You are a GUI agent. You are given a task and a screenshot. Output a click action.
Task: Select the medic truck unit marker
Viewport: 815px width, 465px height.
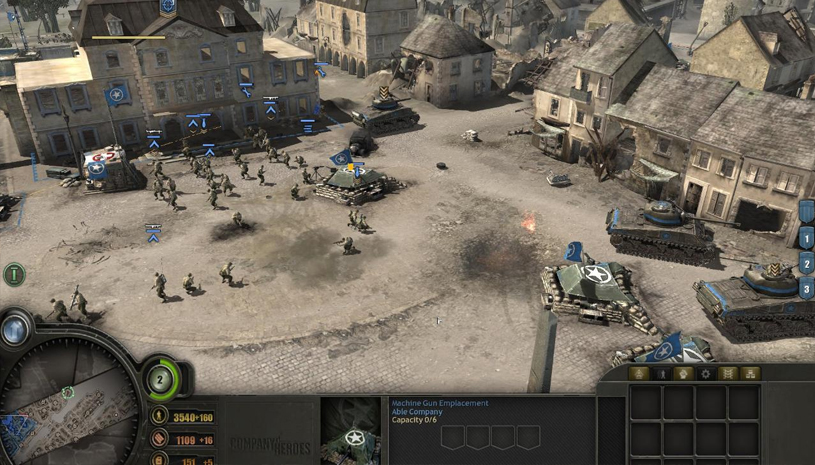point(96,169)
